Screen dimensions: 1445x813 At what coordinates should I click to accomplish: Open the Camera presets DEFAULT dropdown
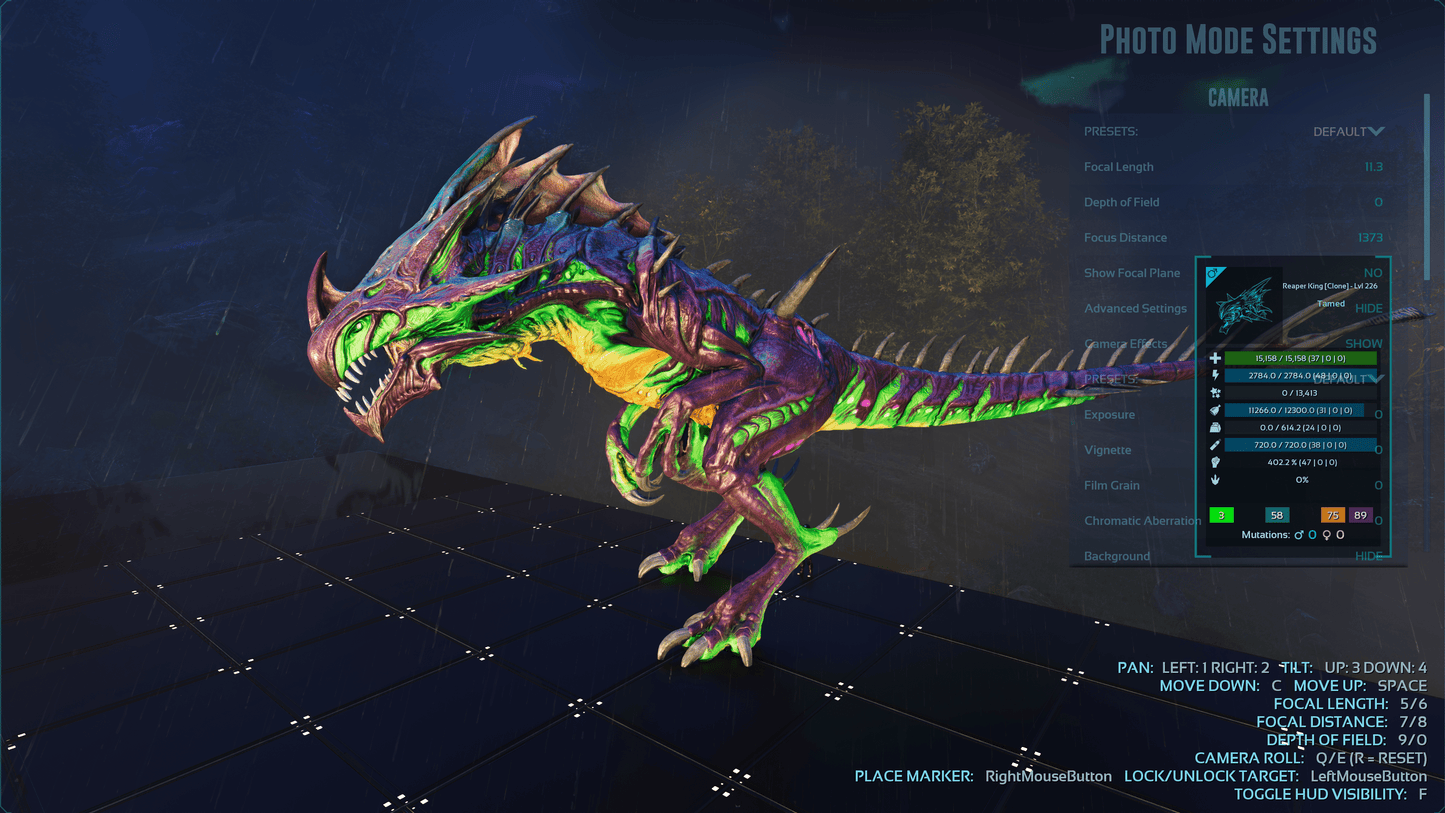[x=1348, y=131]
